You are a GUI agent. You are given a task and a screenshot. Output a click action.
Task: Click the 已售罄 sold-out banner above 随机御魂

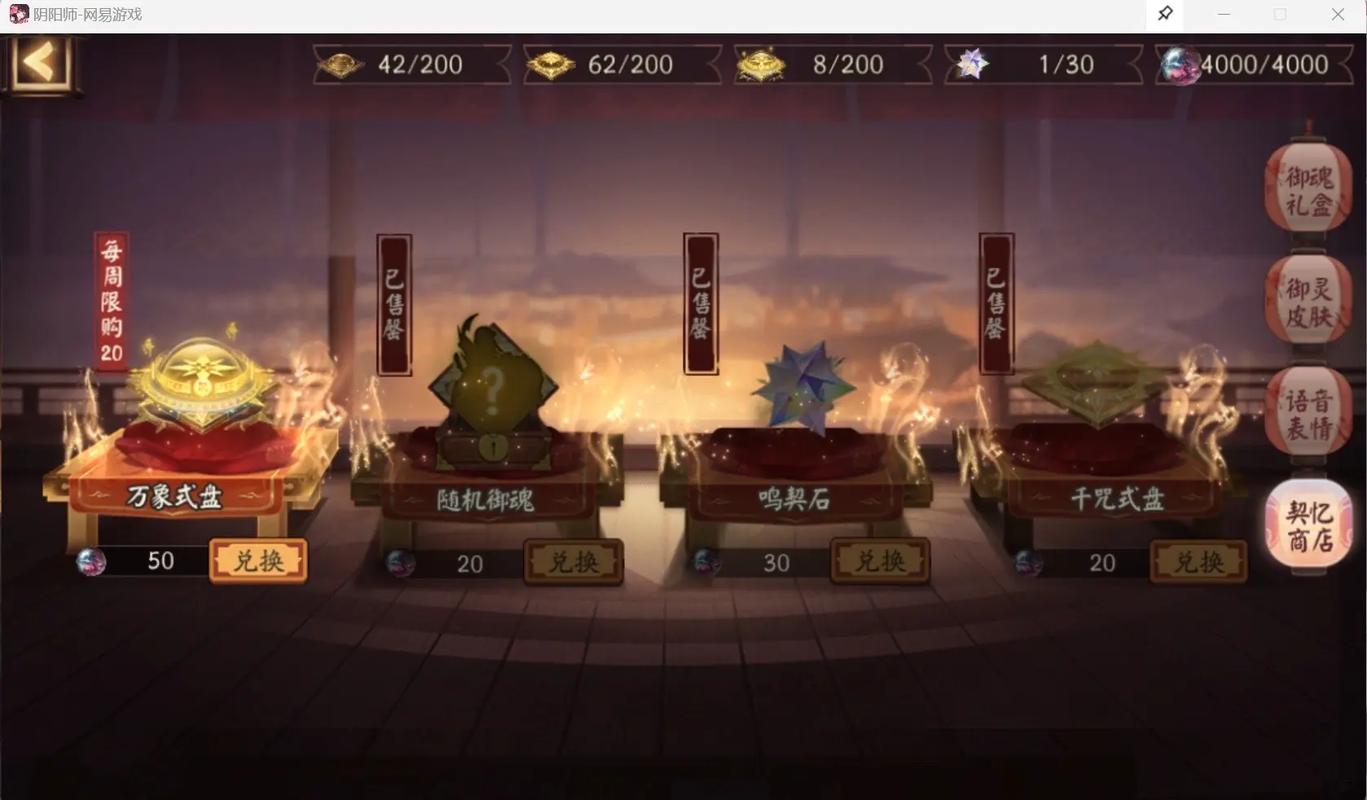click(x=392, y=302)
